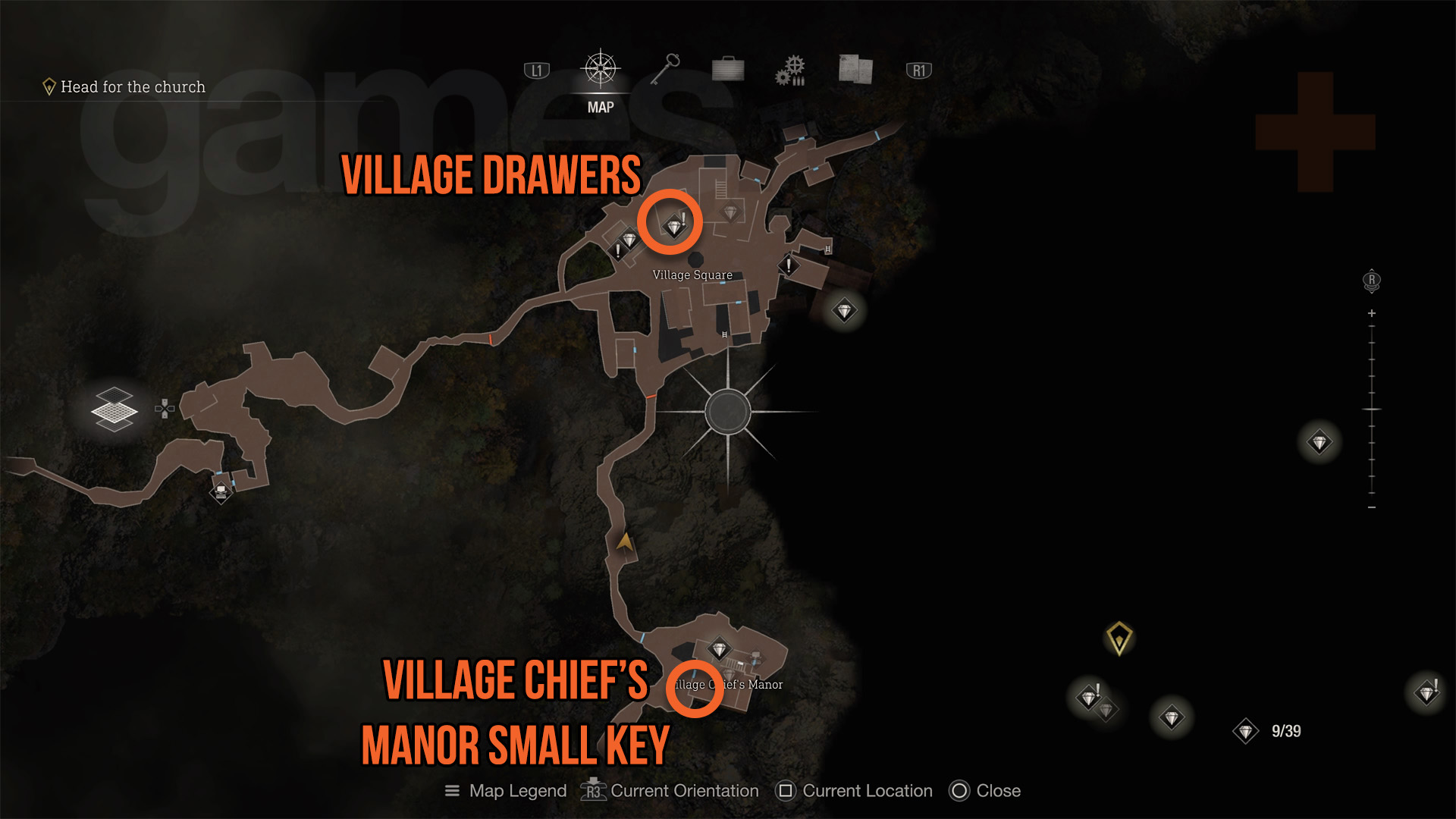1456x819 pixels.
Task: Select the Head for the church objective
Action: 131,86
